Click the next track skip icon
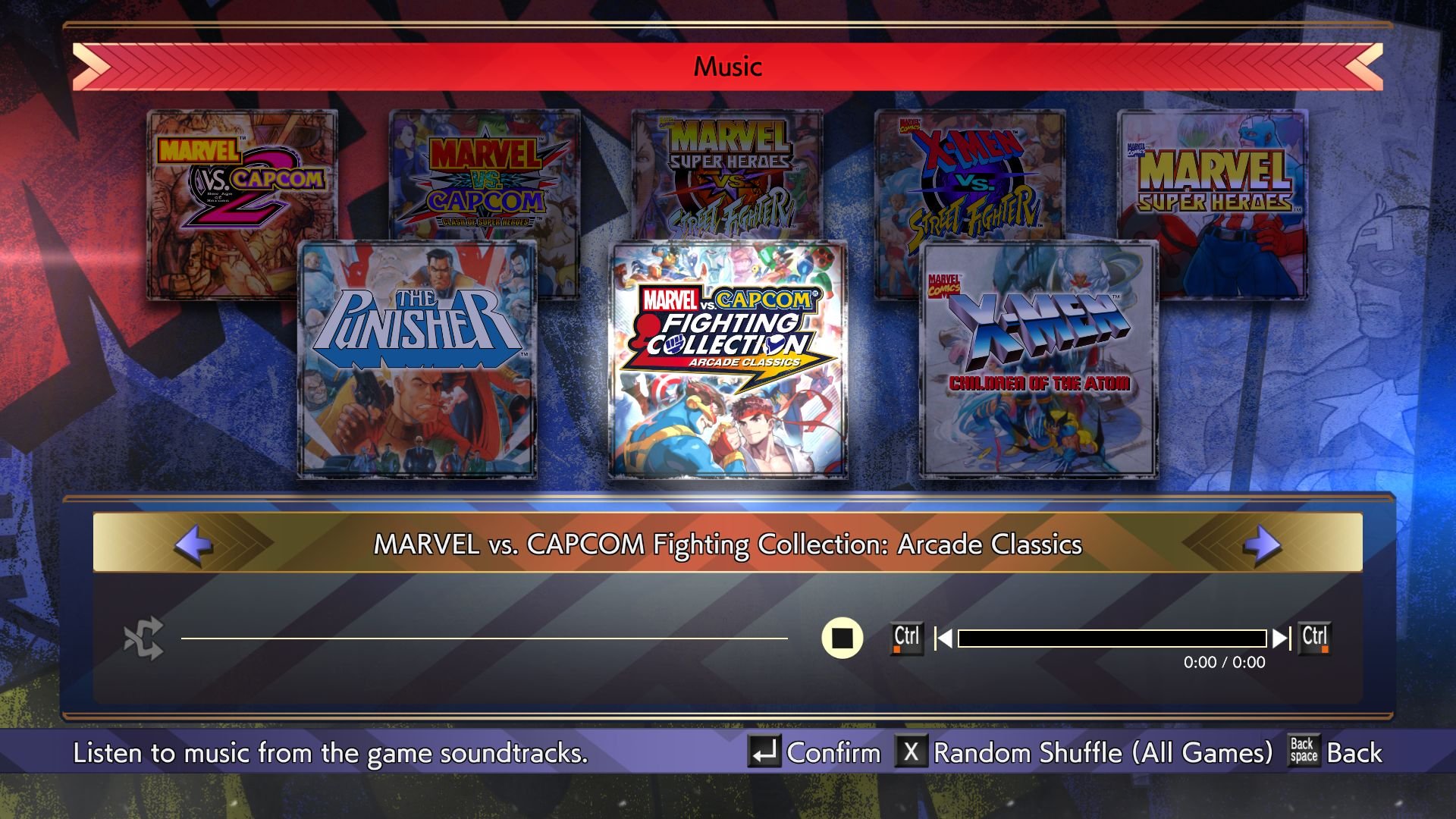The width and height of the screenshot is (1456, 819). [x=1283, y=638]
